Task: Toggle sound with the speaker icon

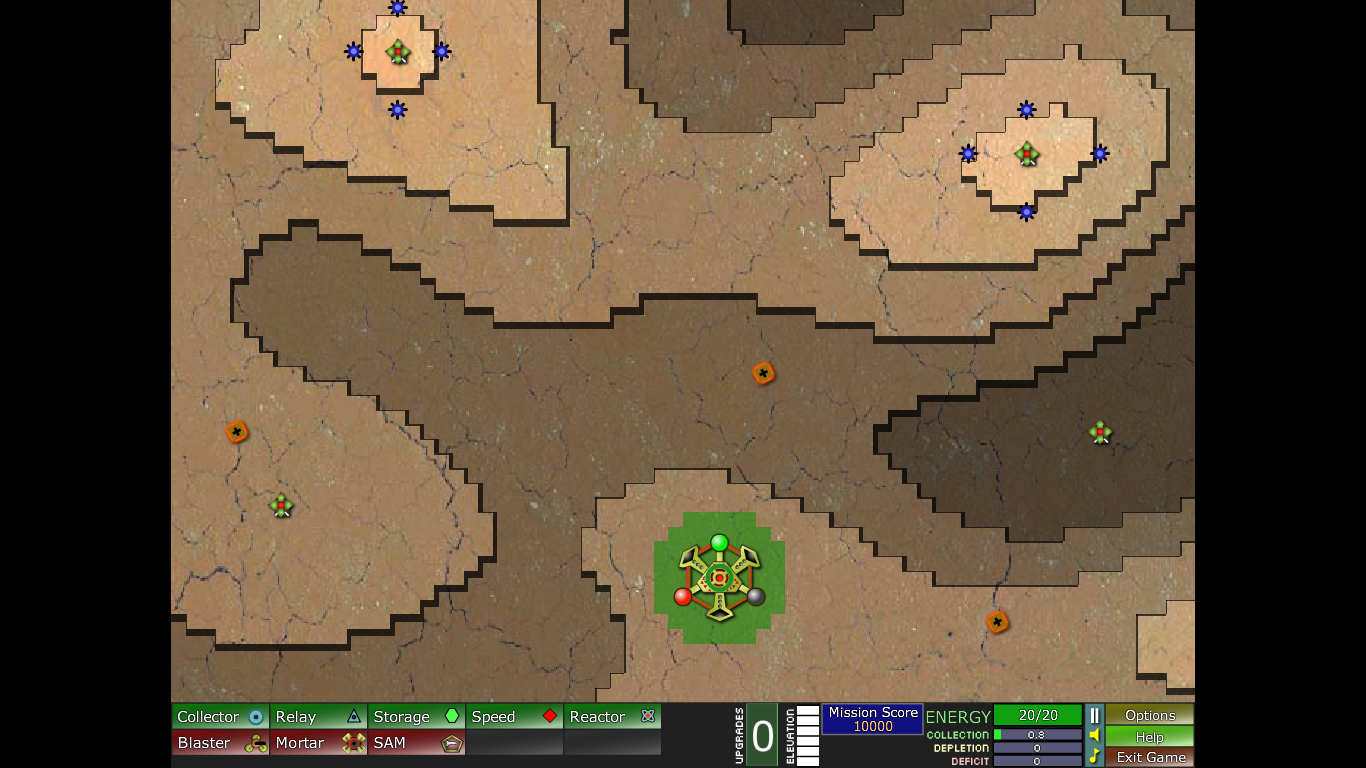Action: coord(1094,736)
